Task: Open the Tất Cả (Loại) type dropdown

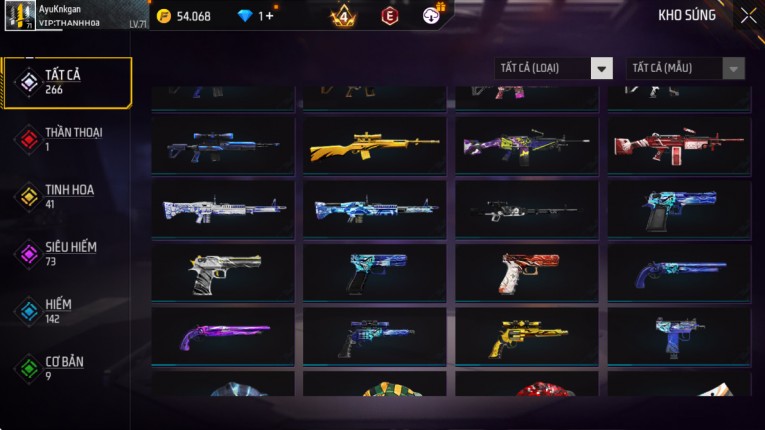Action: pos(553,68)
